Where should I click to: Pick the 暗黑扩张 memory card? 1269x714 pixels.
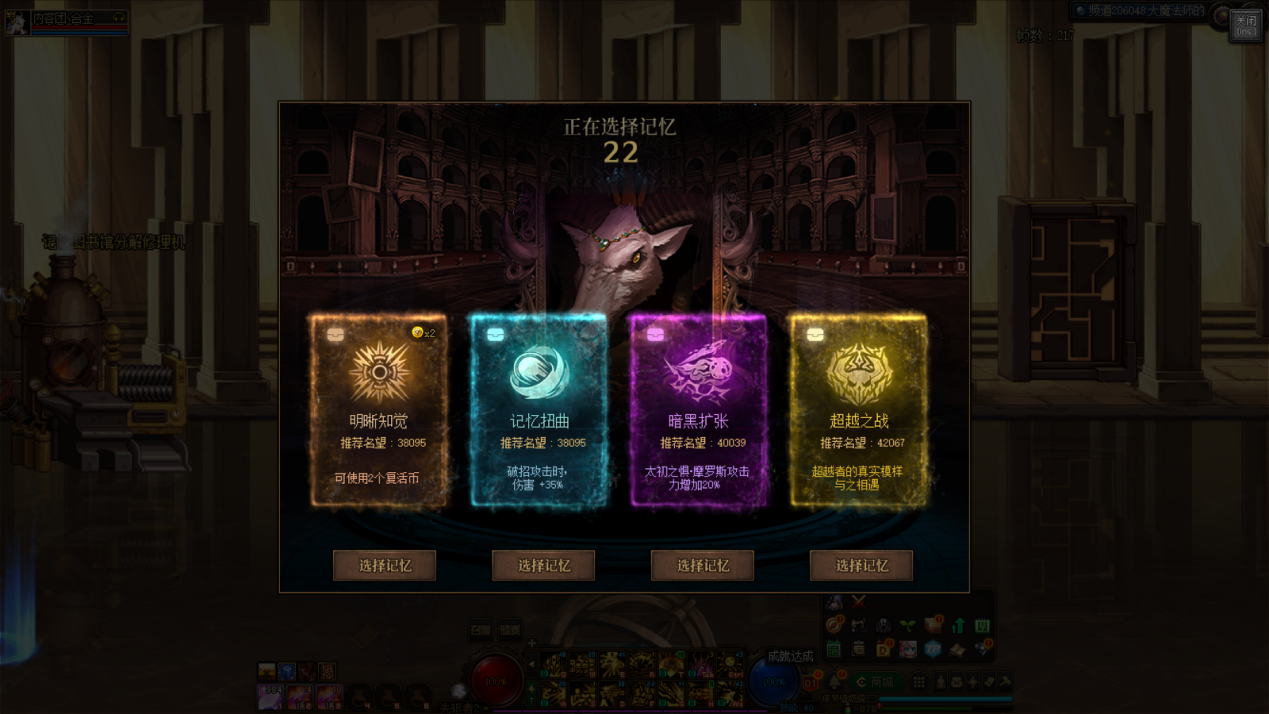click(x=699, y=410)
